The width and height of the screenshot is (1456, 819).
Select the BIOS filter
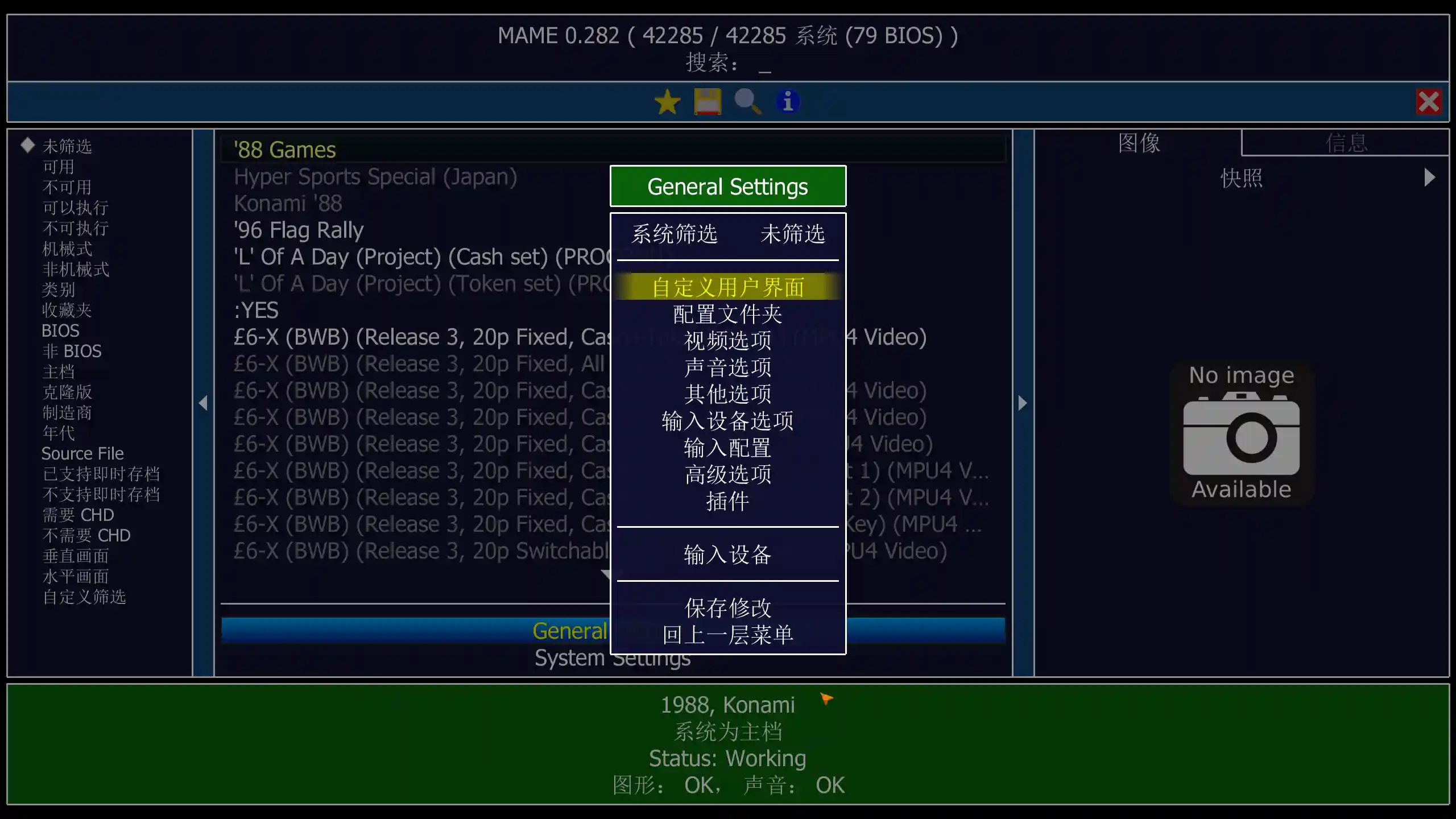60,330
